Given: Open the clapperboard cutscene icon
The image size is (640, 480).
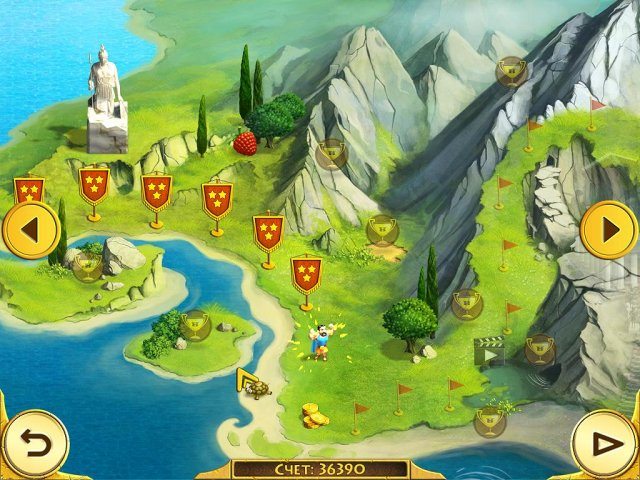Looking at the screenshot, I should 488,352.
